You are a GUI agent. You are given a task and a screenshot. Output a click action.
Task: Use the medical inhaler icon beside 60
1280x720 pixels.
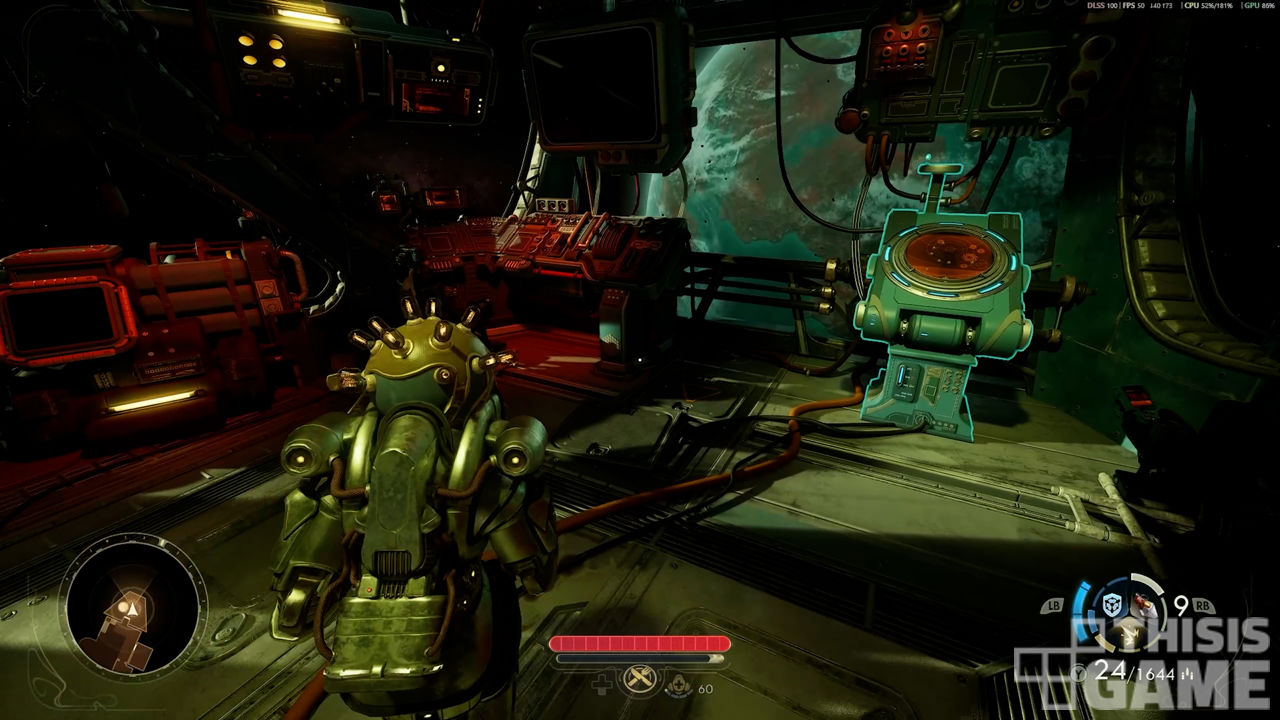[x=681, y=686]
